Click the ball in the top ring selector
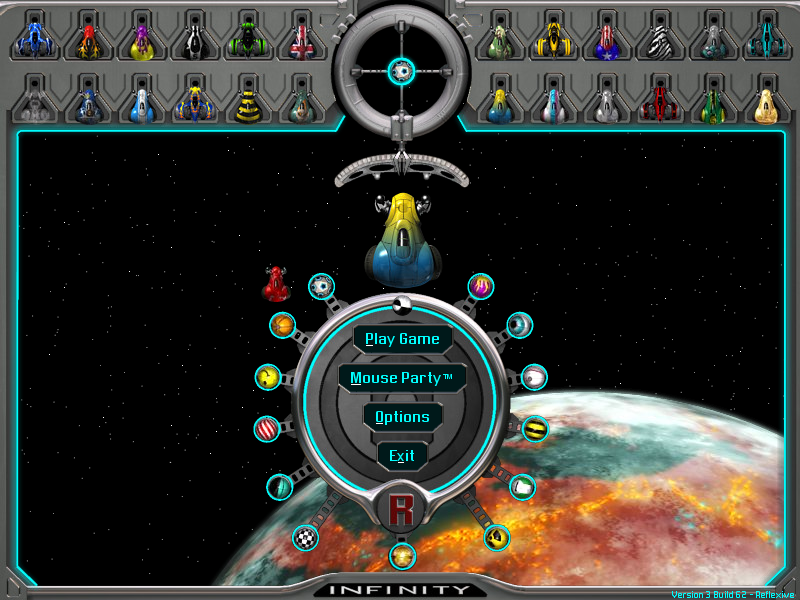The width and height of the screenshot is (800, 600). (401, 70)
